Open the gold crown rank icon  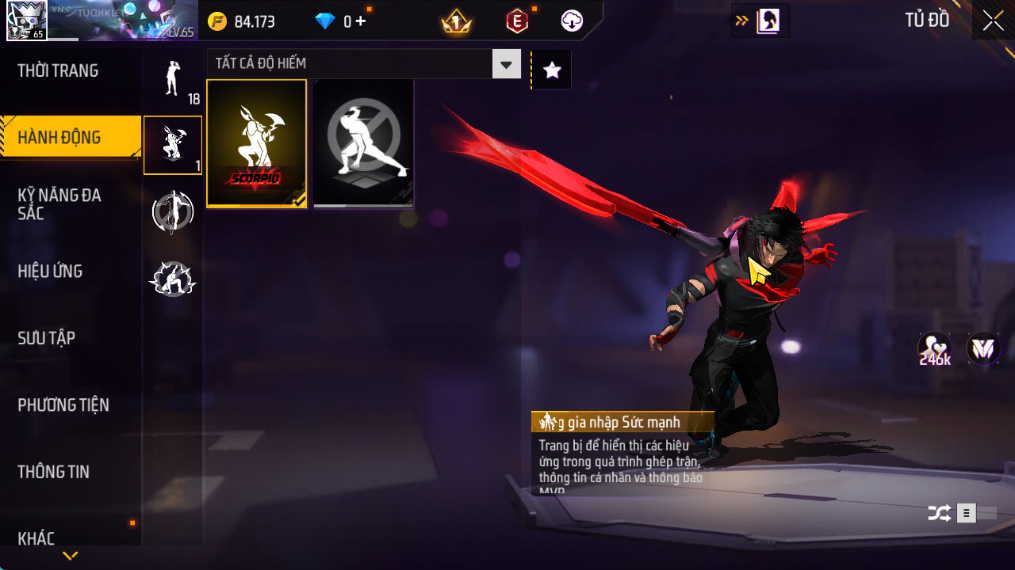[x=456, y=21]
